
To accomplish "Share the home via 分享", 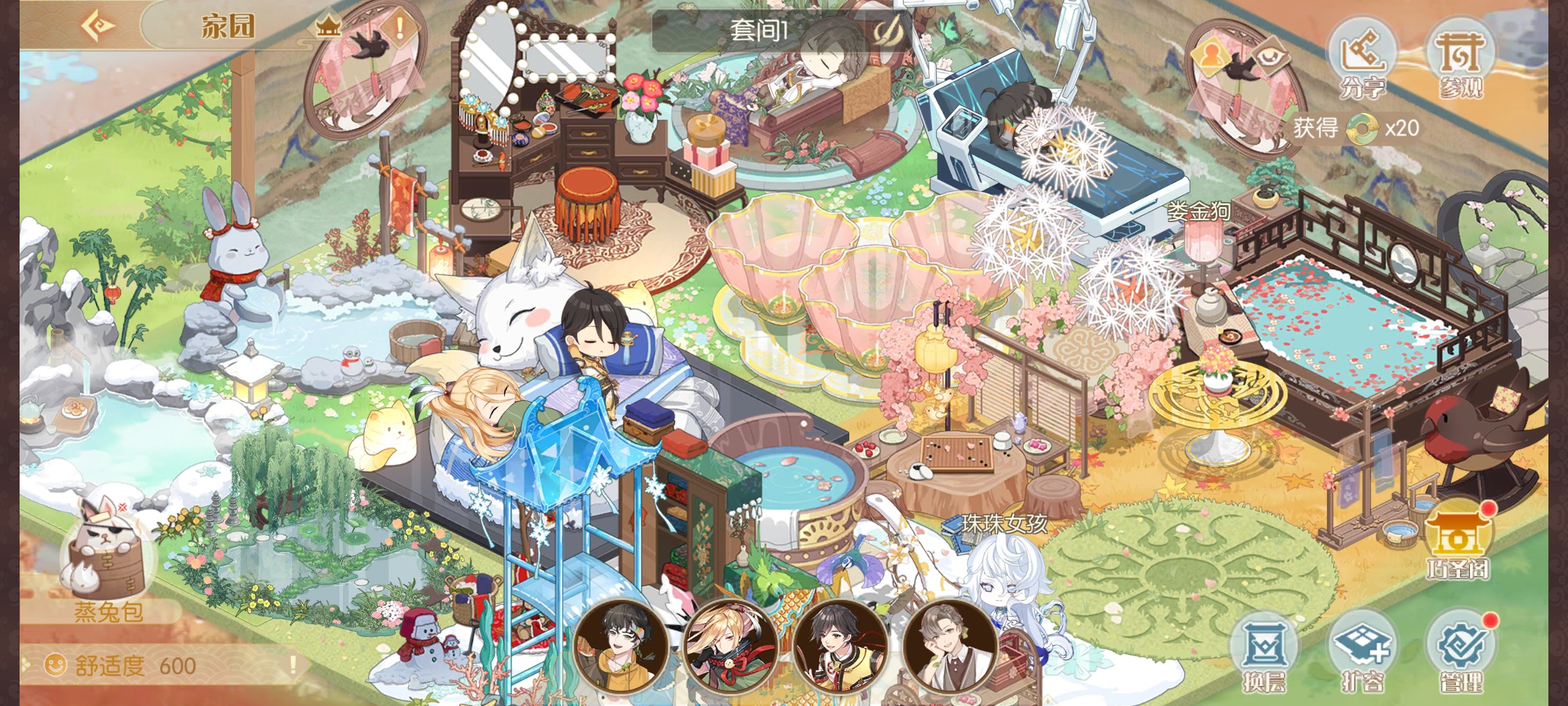I will [x=1362, y=60].
